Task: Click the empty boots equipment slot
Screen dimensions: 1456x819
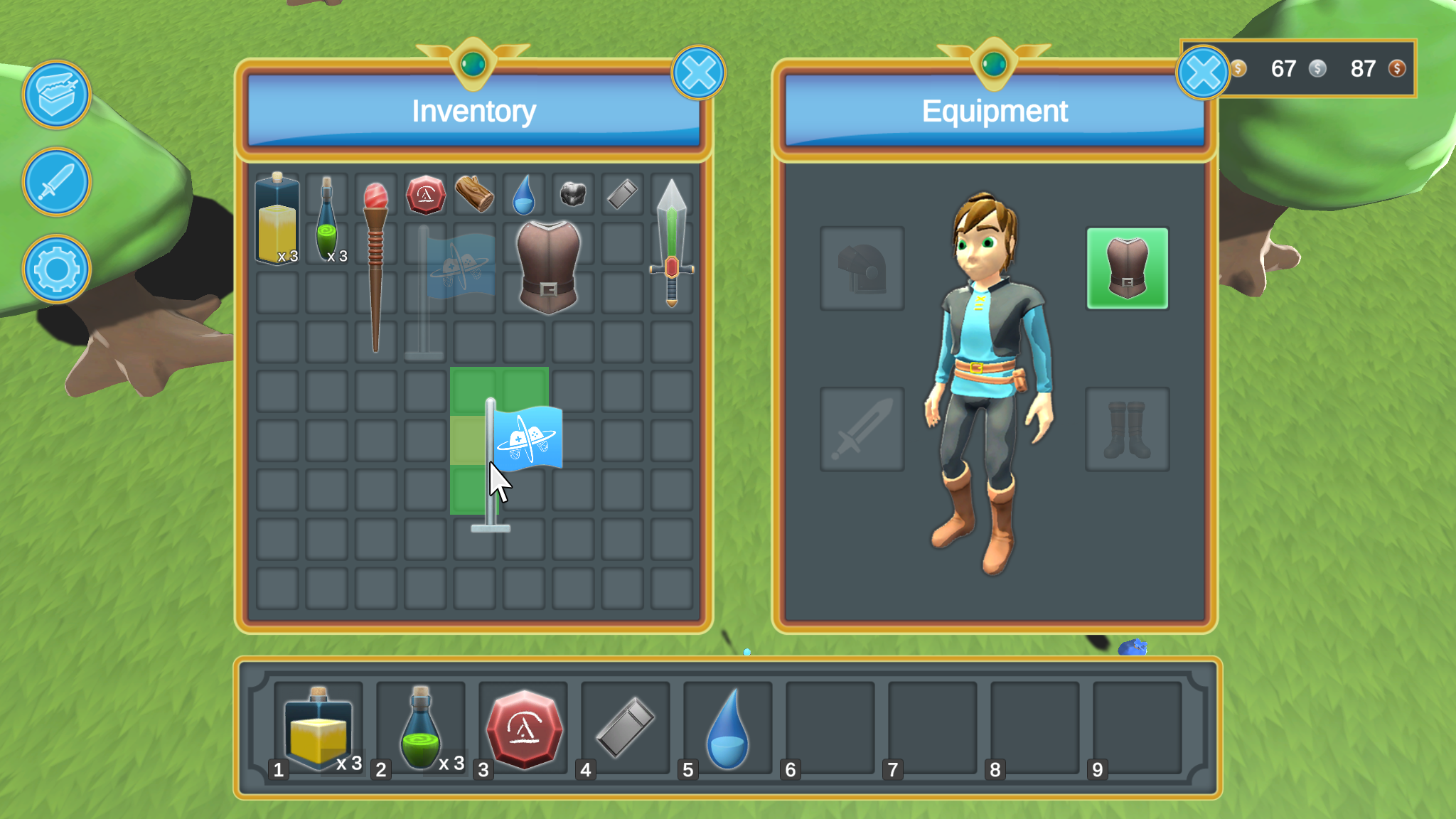Action: coord(1128,430)
